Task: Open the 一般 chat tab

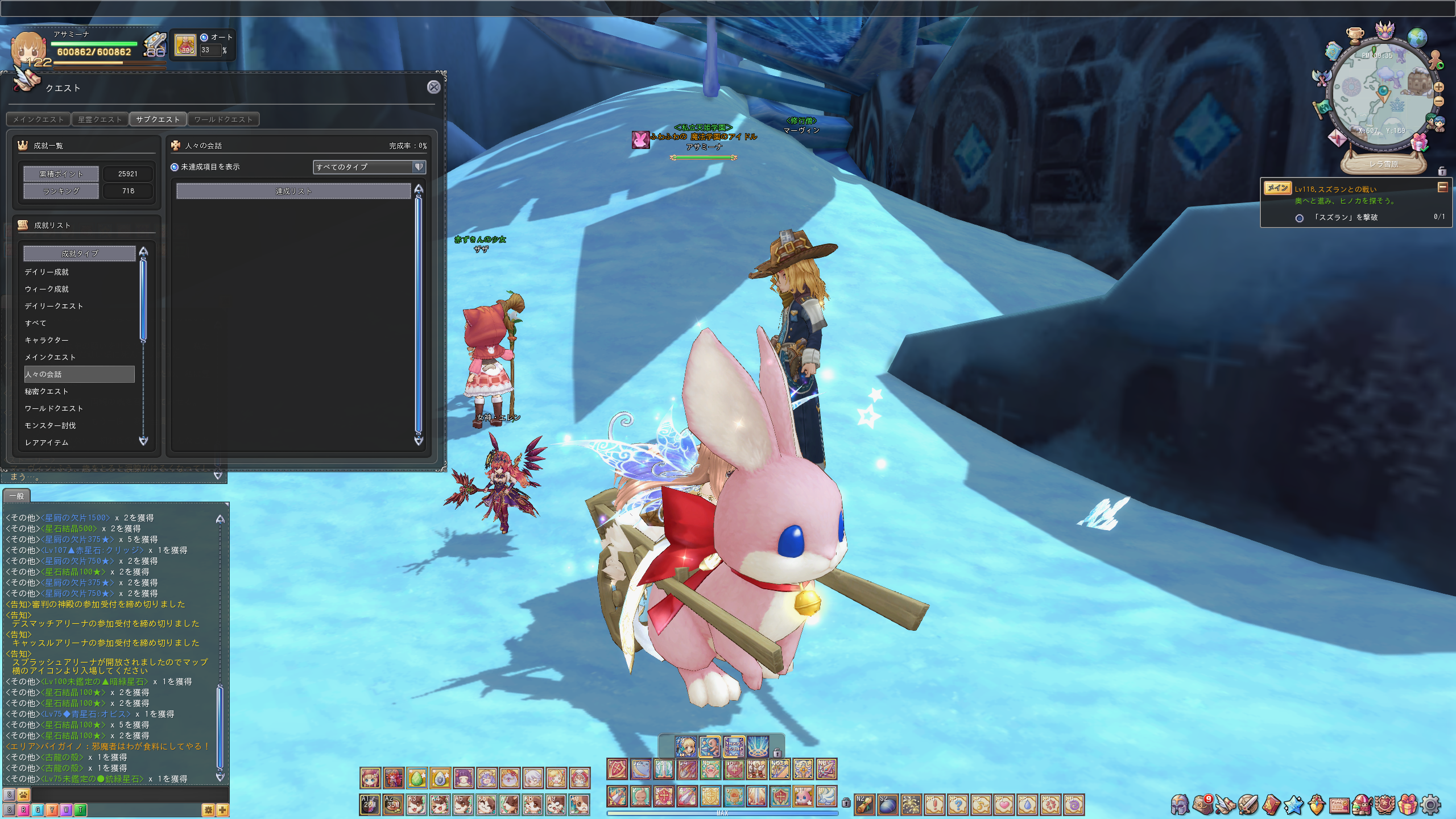Action: 16,496
